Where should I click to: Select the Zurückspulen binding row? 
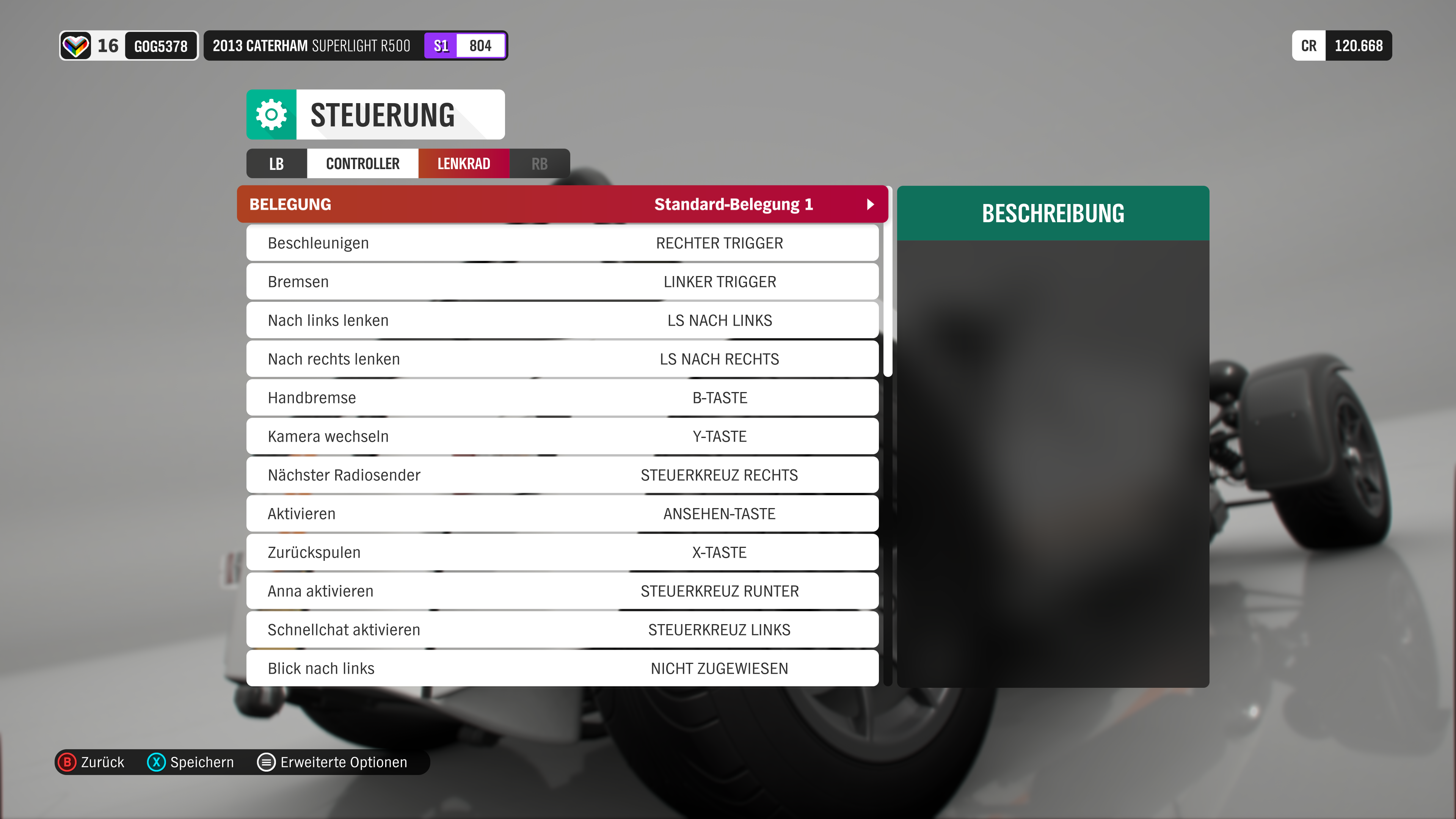[562, 552]
